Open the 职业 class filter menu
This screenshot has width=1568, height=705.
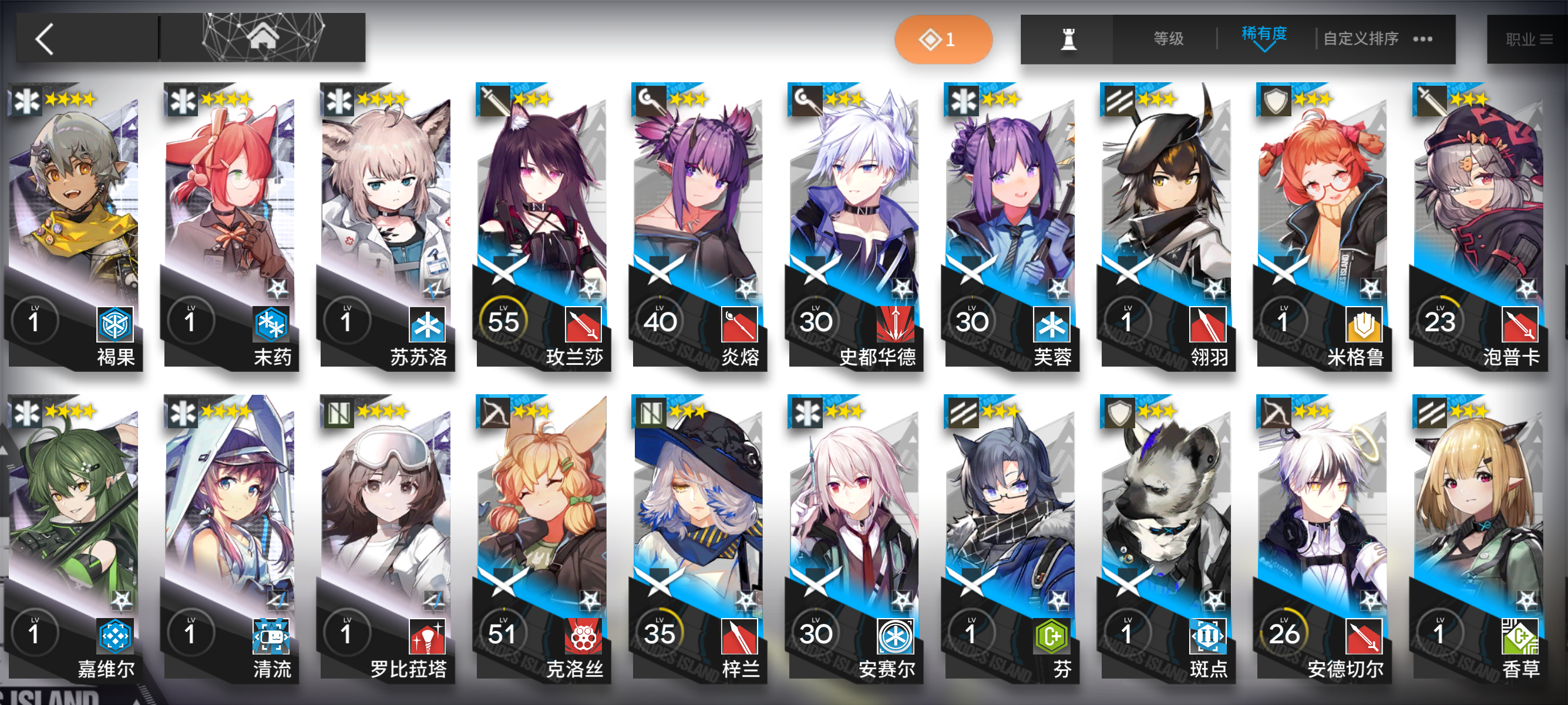click(1528, 38)
